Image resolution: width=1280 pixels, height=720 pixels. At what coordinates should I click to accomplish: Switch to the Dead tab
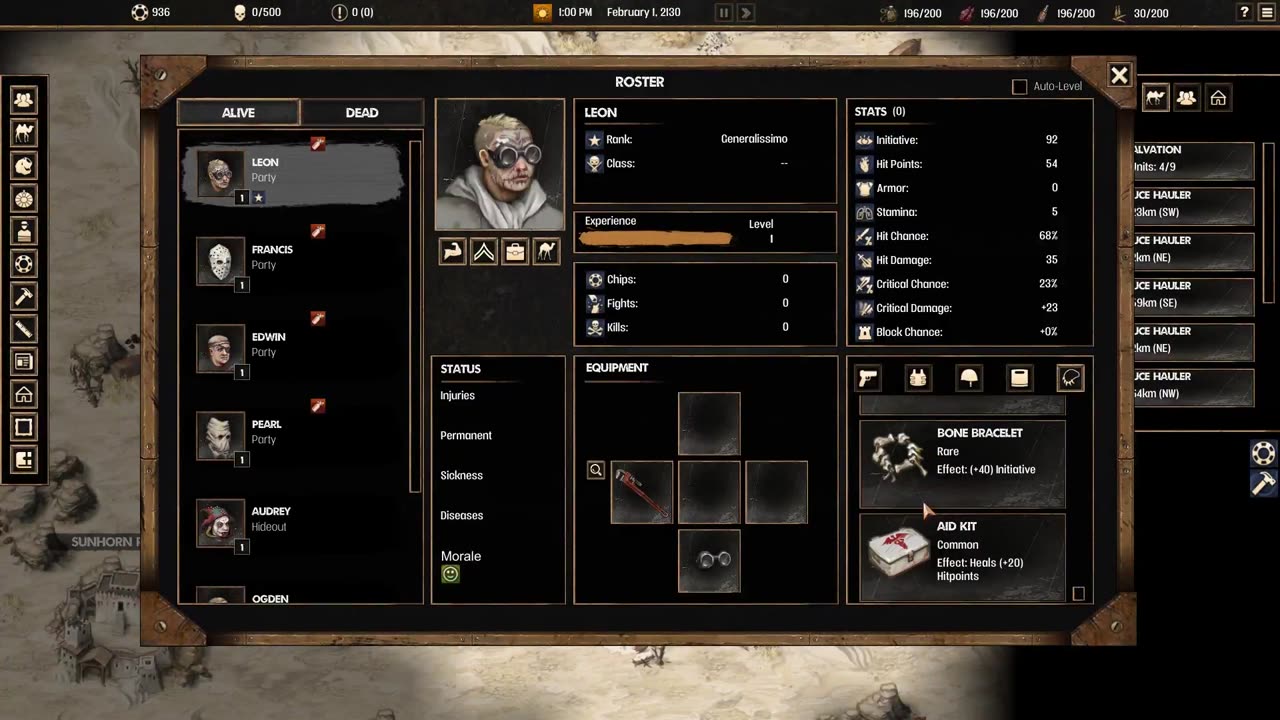pos(362,113)
